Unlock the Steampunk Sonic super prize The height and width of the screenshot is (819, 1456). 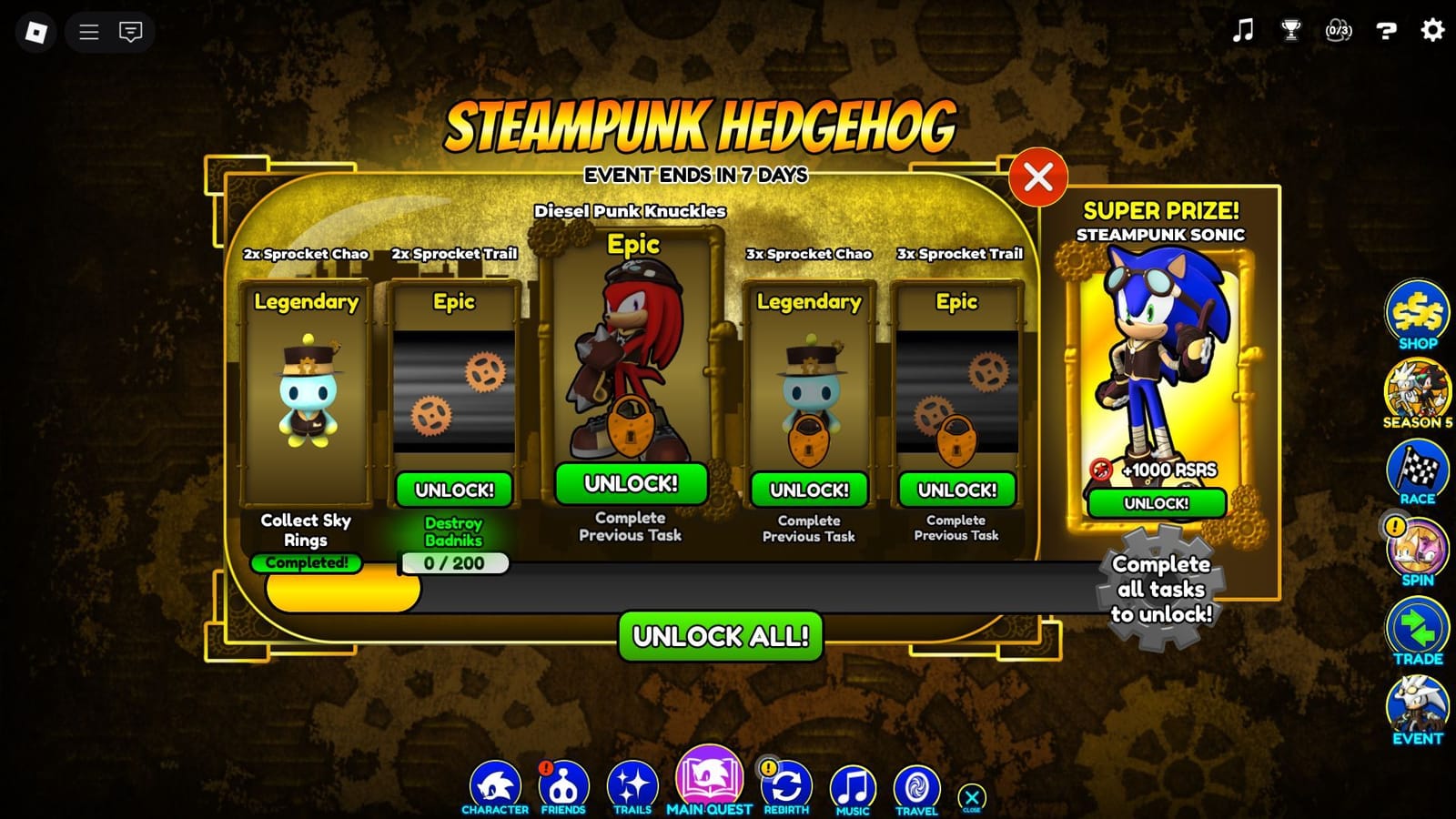coord(1158,503)
